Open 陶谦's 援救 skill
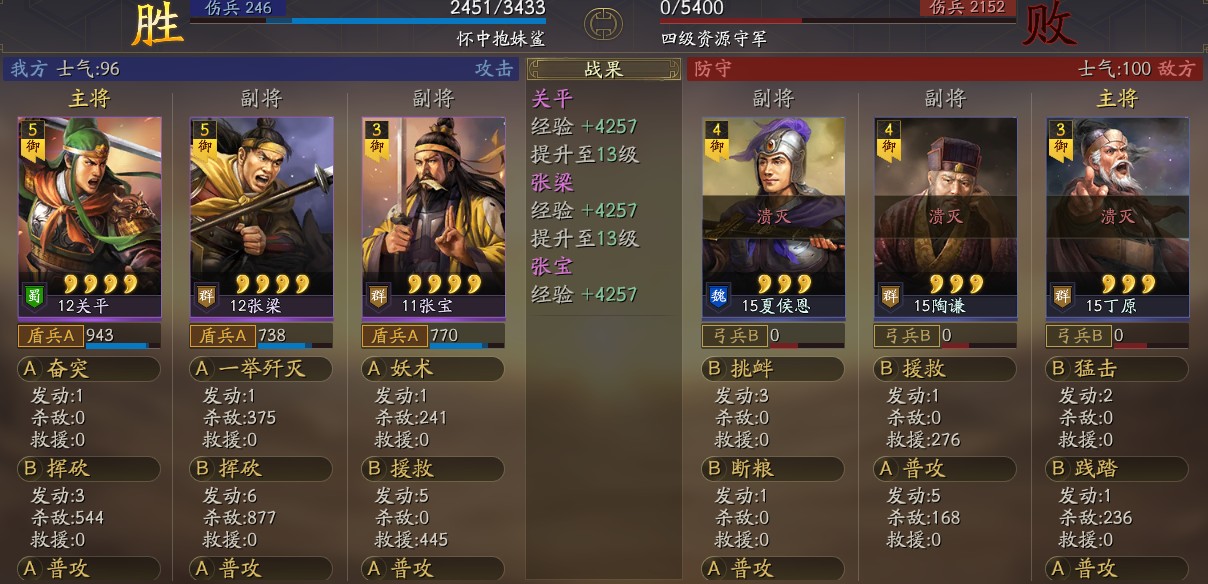Screen dimensions: 1208x584 [x=945, y=369]
